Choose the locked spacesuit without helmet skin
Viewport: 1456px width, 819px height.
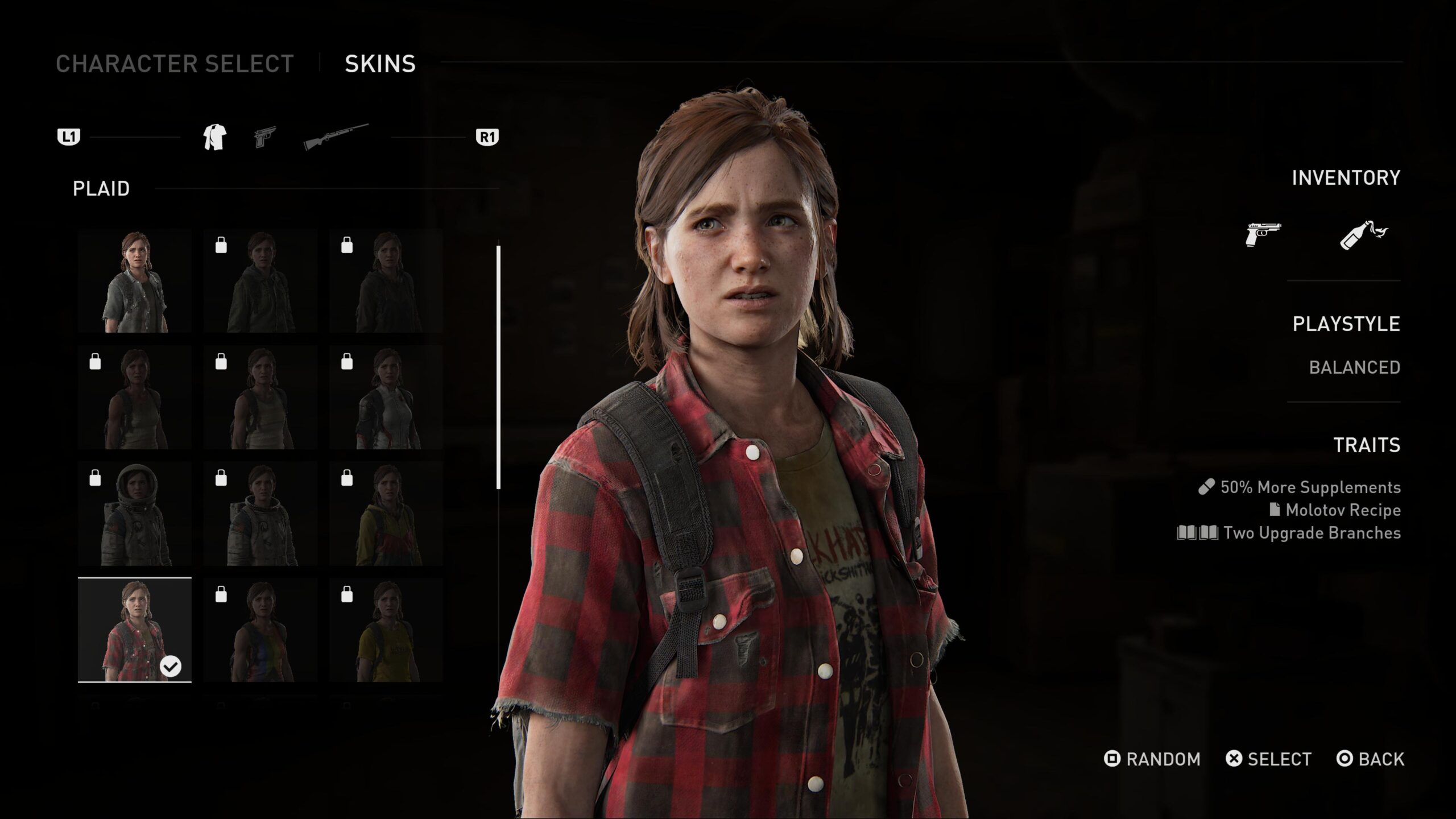[260, 514]
